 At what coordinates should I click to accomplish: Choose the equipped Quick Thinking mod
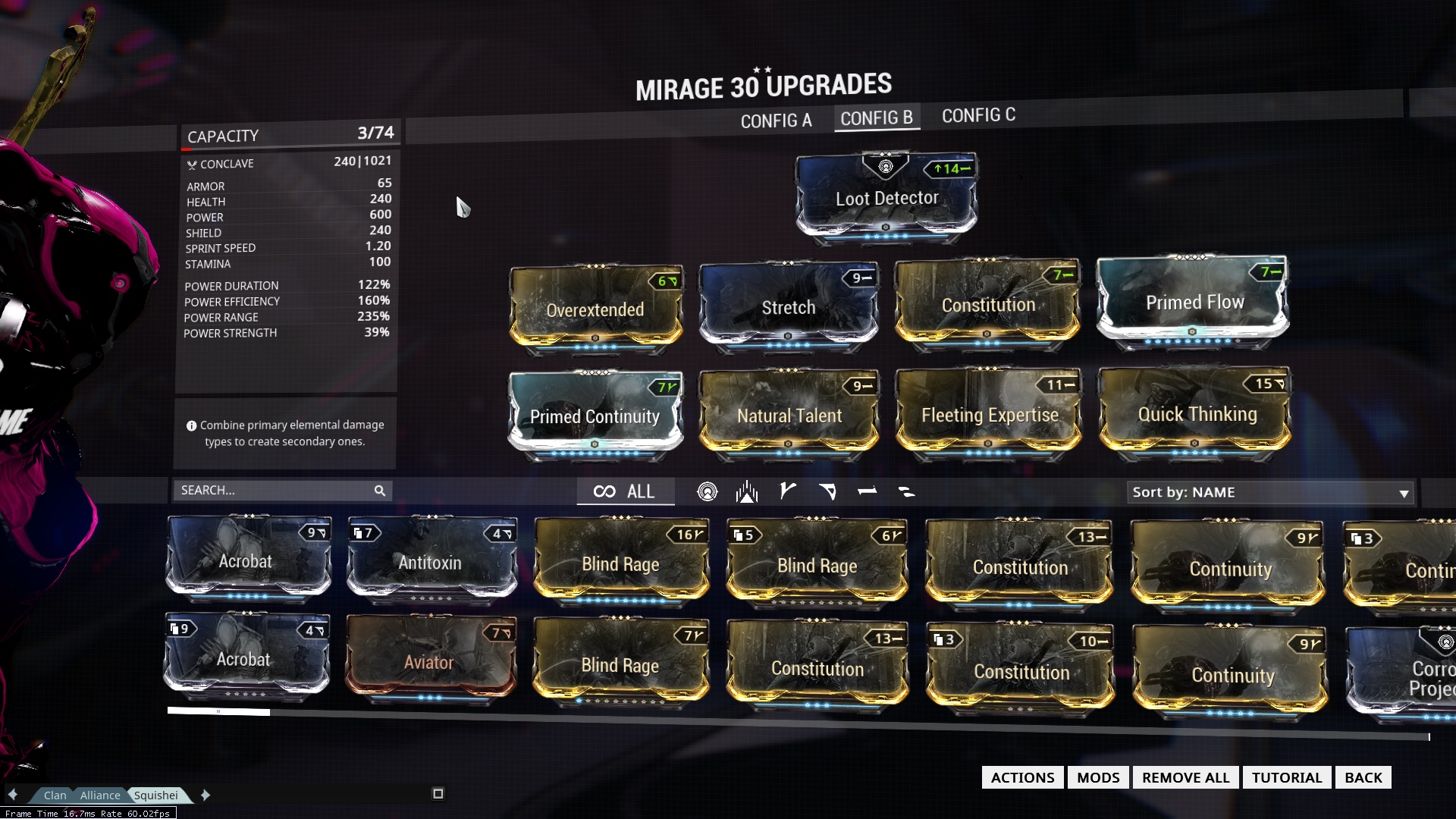(x=1196, y=414)
